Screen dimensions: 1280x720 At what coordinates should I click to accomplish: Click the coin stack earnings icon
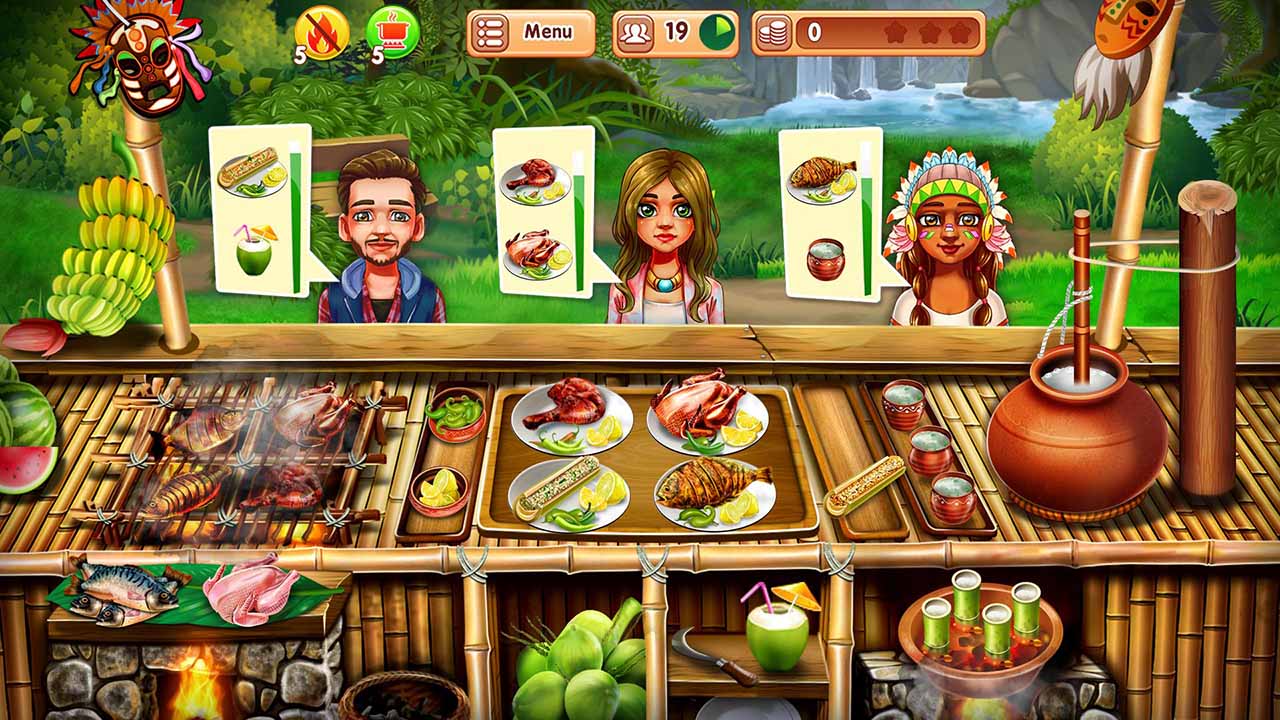776,31
